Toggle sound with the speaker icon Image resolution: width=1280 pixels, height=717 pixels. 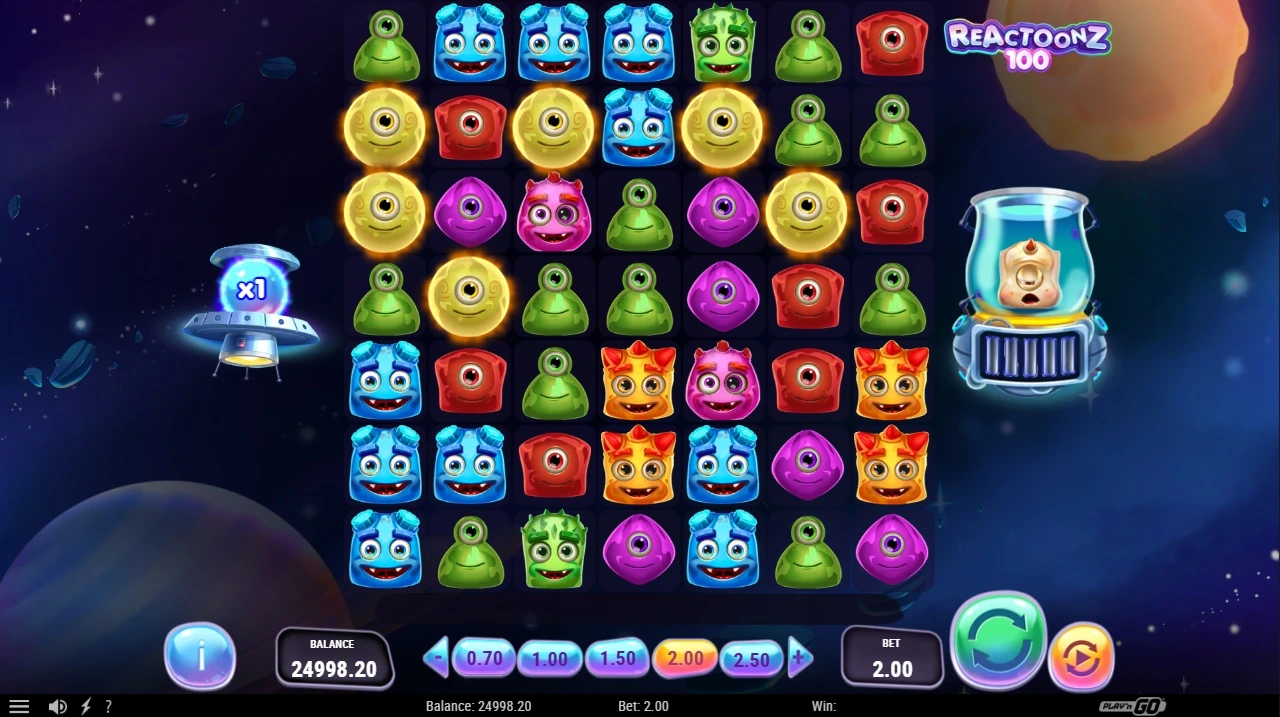pos(58,706)
